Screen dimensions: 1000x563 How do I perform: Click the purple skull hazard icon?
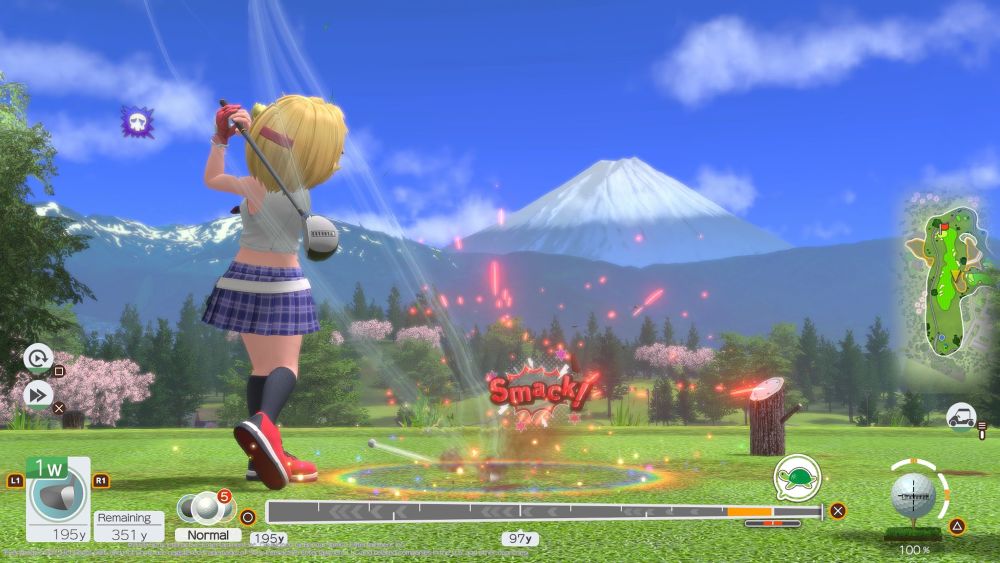click(x=137, y=122)
